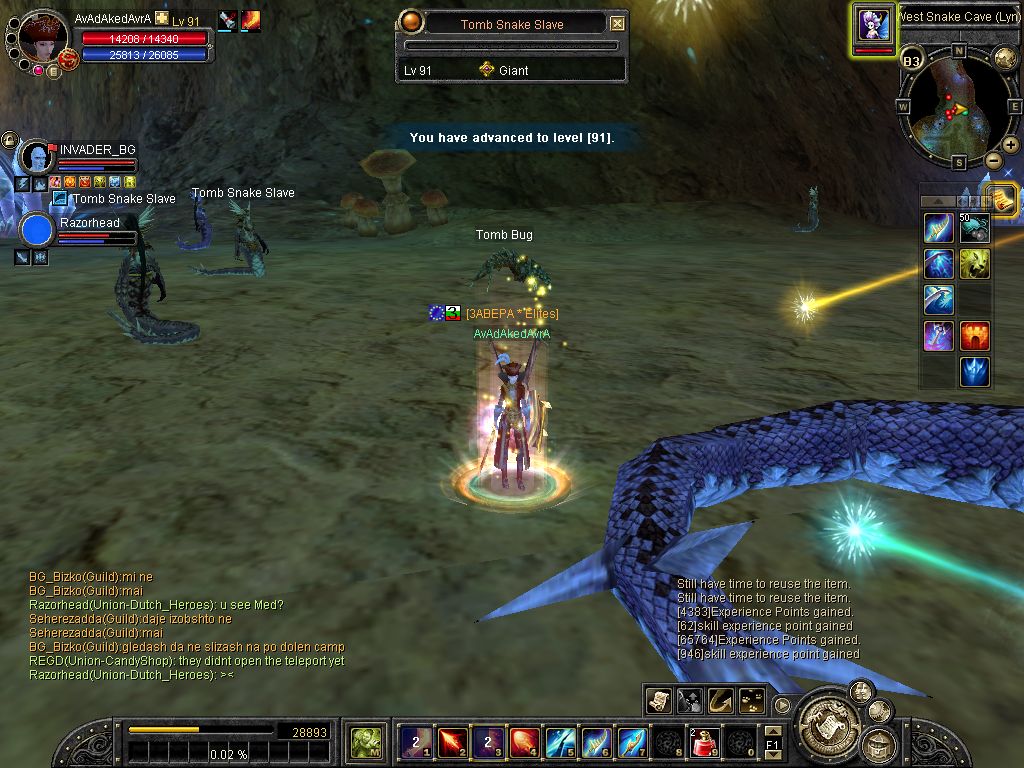Viewport: 1024px width, 768px height.
Task: Zoom out the minimap with the minus button
Action: 993,161
